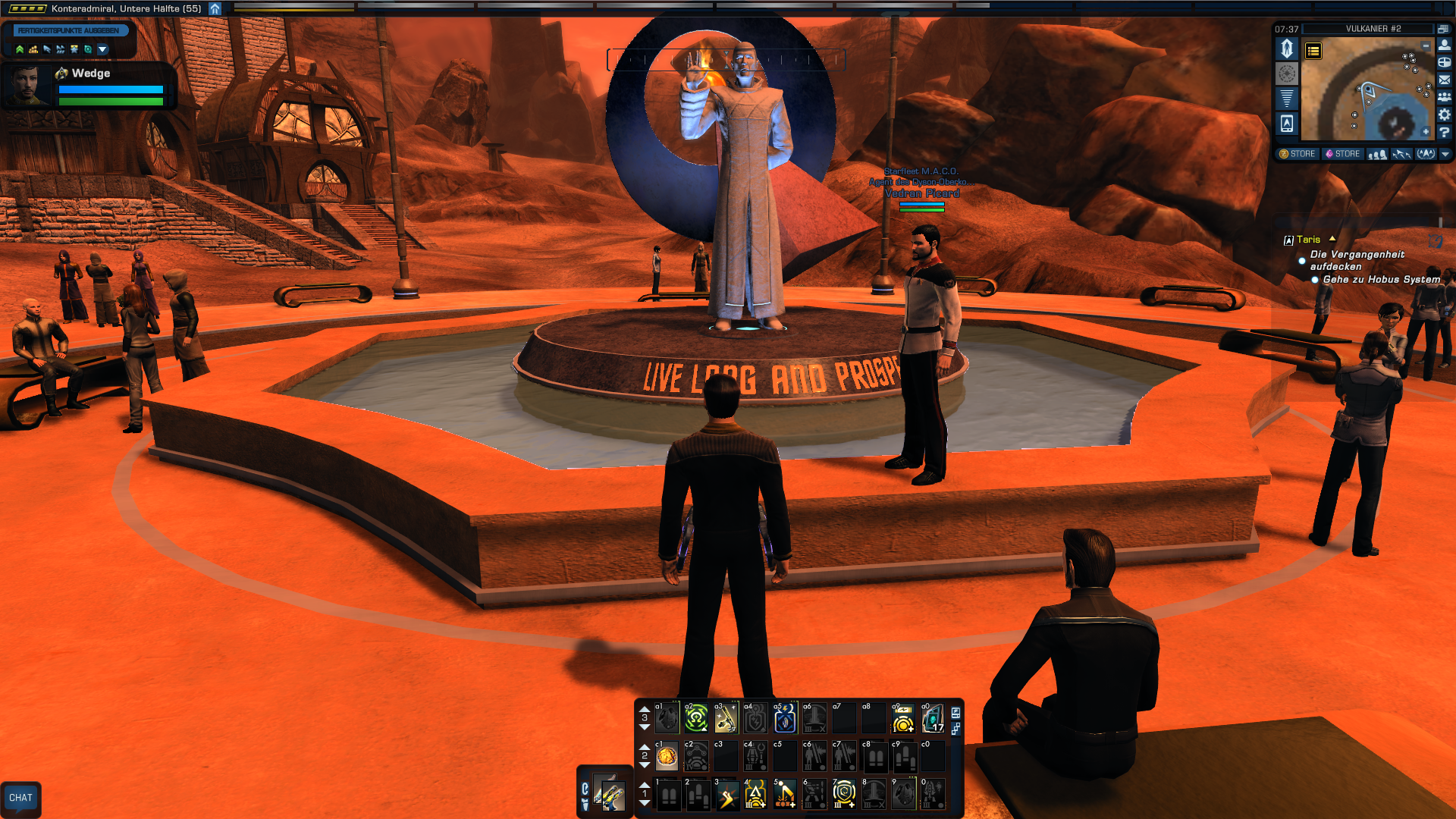
Task: Click the Fertigkeitspunkte Ausgeben button
Action: click(x=68, y=30)
